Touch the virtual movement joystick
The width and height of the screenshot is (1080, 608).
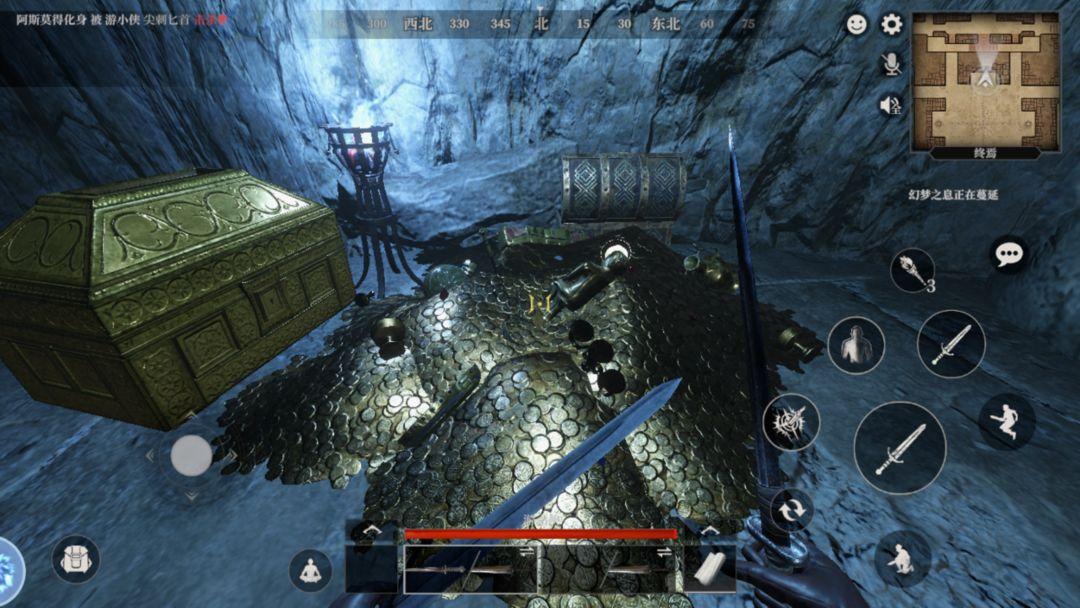pyautogui.click(x=191, y=457)
